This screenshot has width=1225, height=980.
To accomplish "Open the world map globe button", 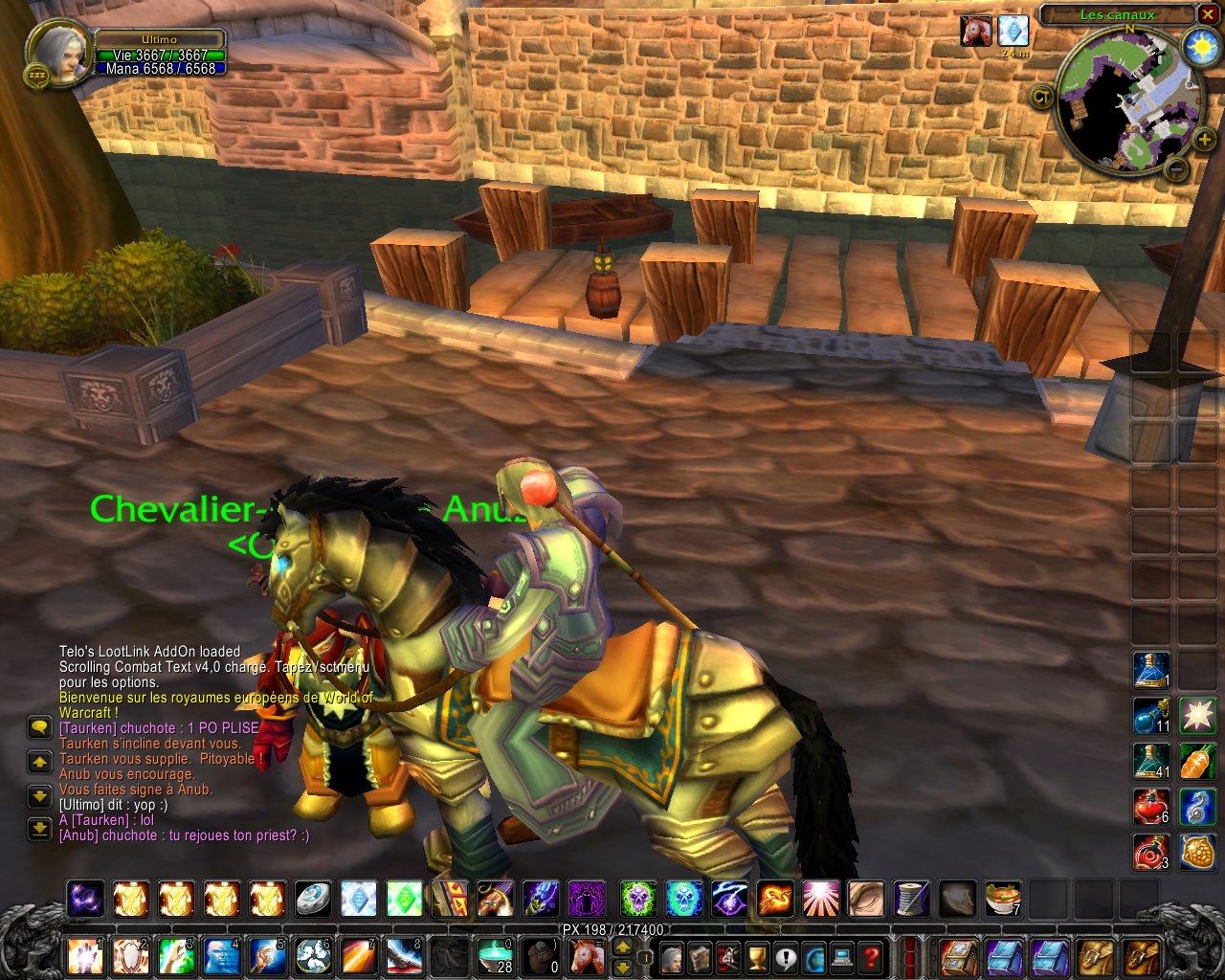I will point(814,955).
